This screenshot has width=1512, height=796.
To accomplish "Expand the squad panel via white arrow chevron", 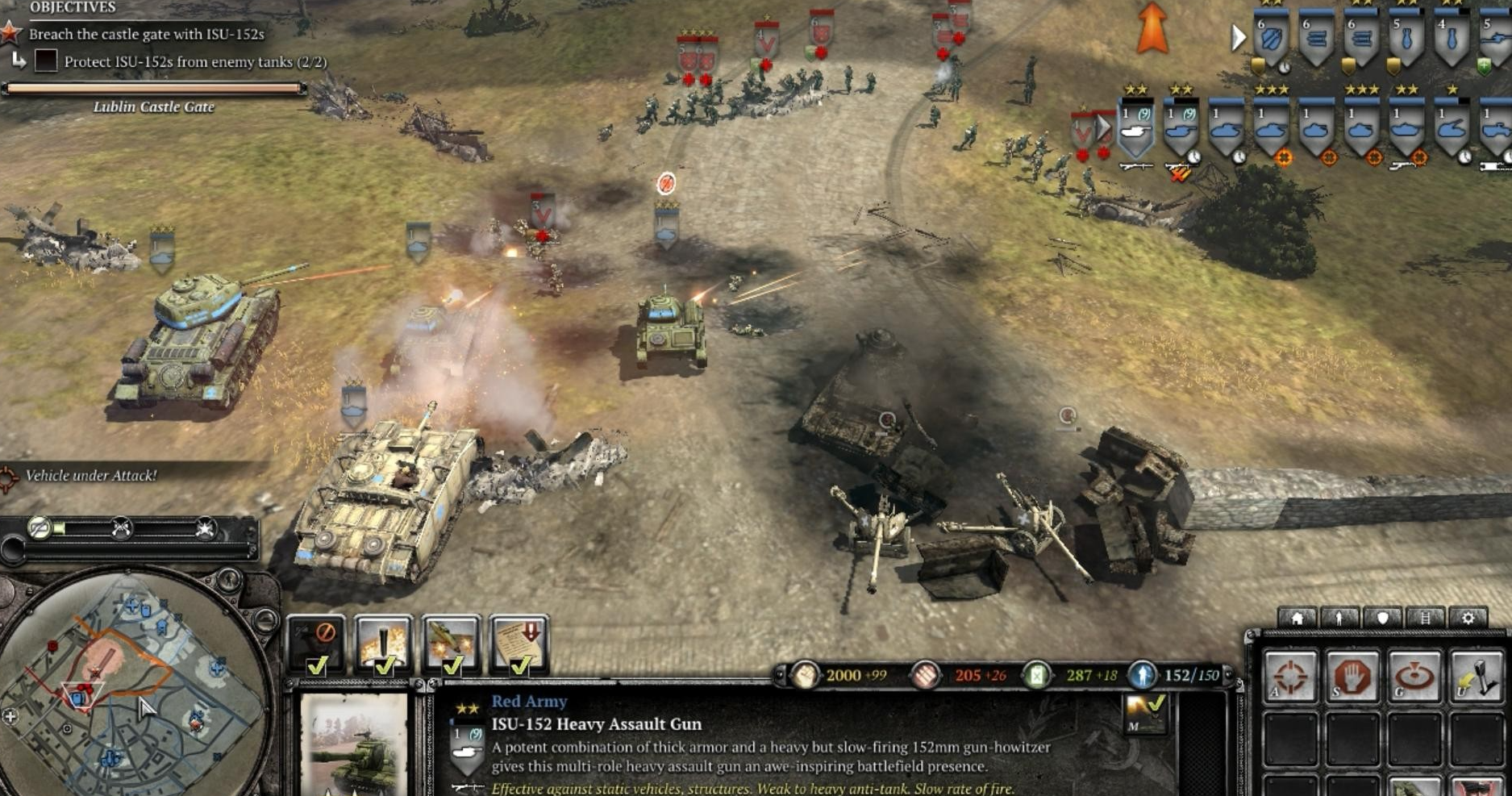I will coord(1237,36).
